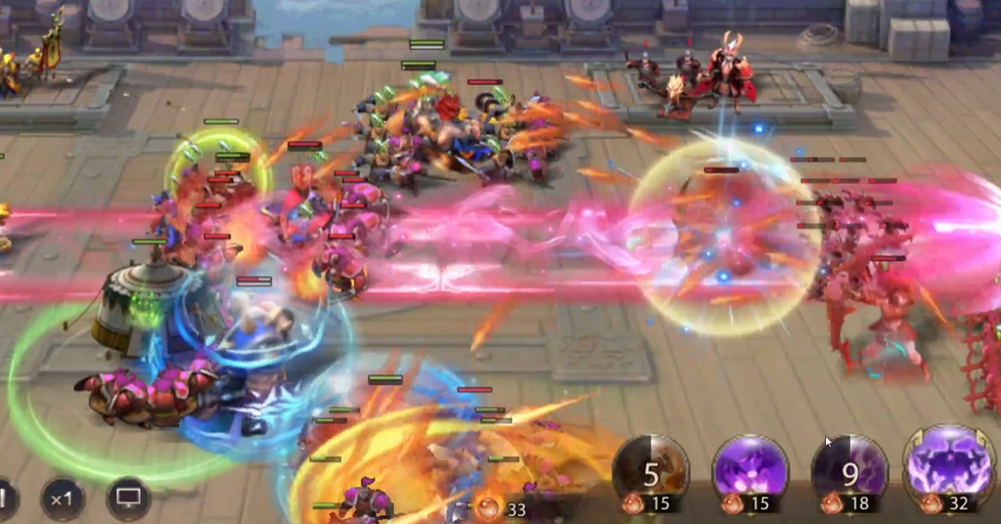
Task: Activate the purple skill costing 15
Action: coord(750,470)
